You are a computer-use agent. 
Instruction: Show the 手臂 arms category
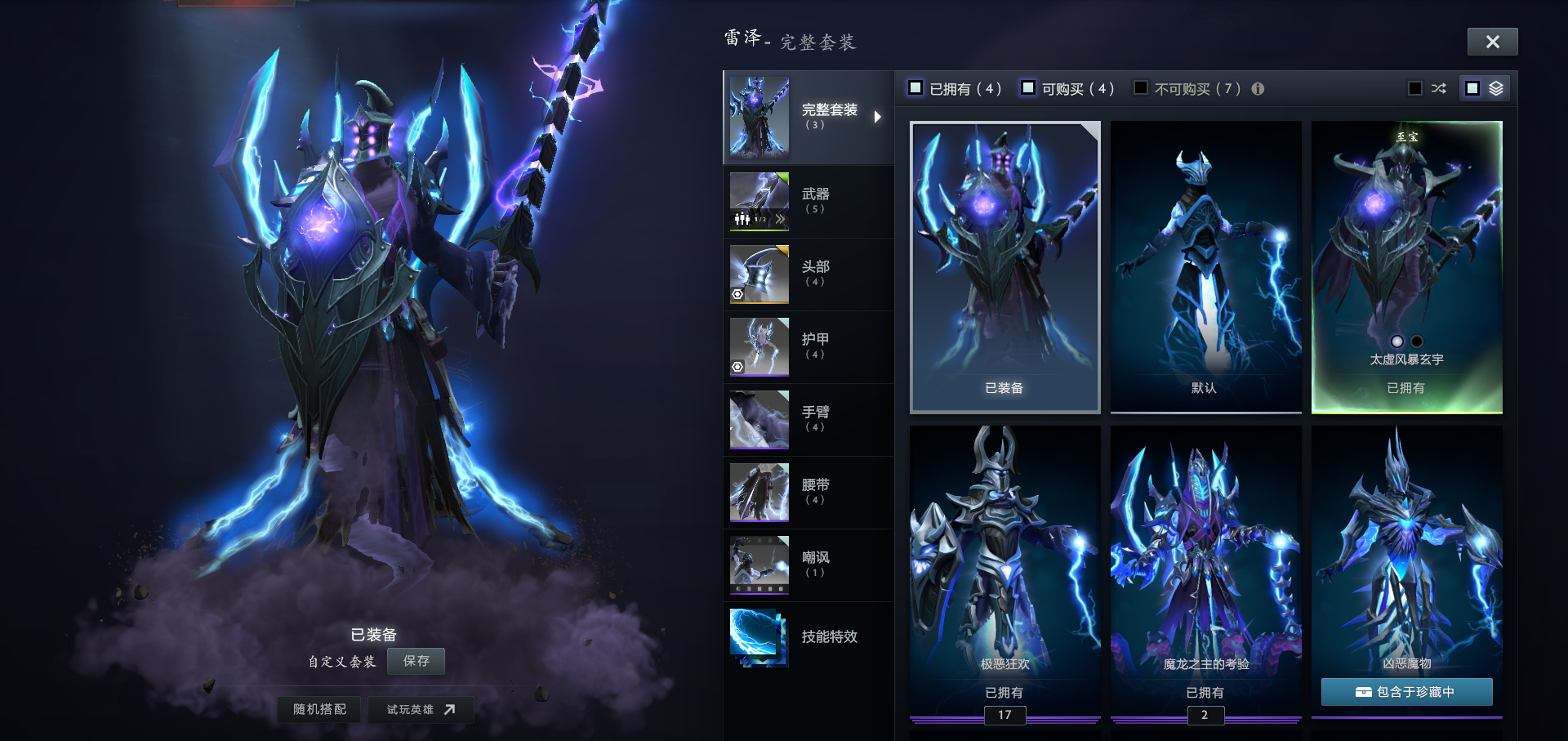[x=808, y=419]
